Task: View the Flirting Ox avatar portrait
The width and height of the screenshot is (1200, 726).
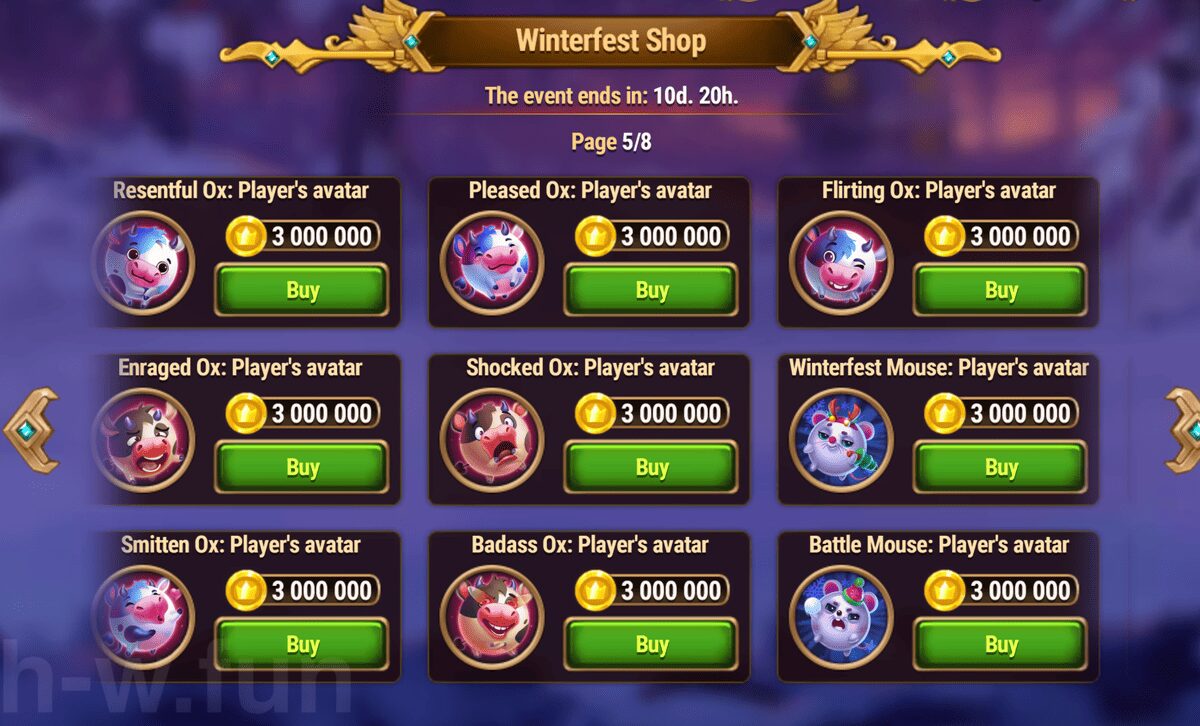Action: 841,263
